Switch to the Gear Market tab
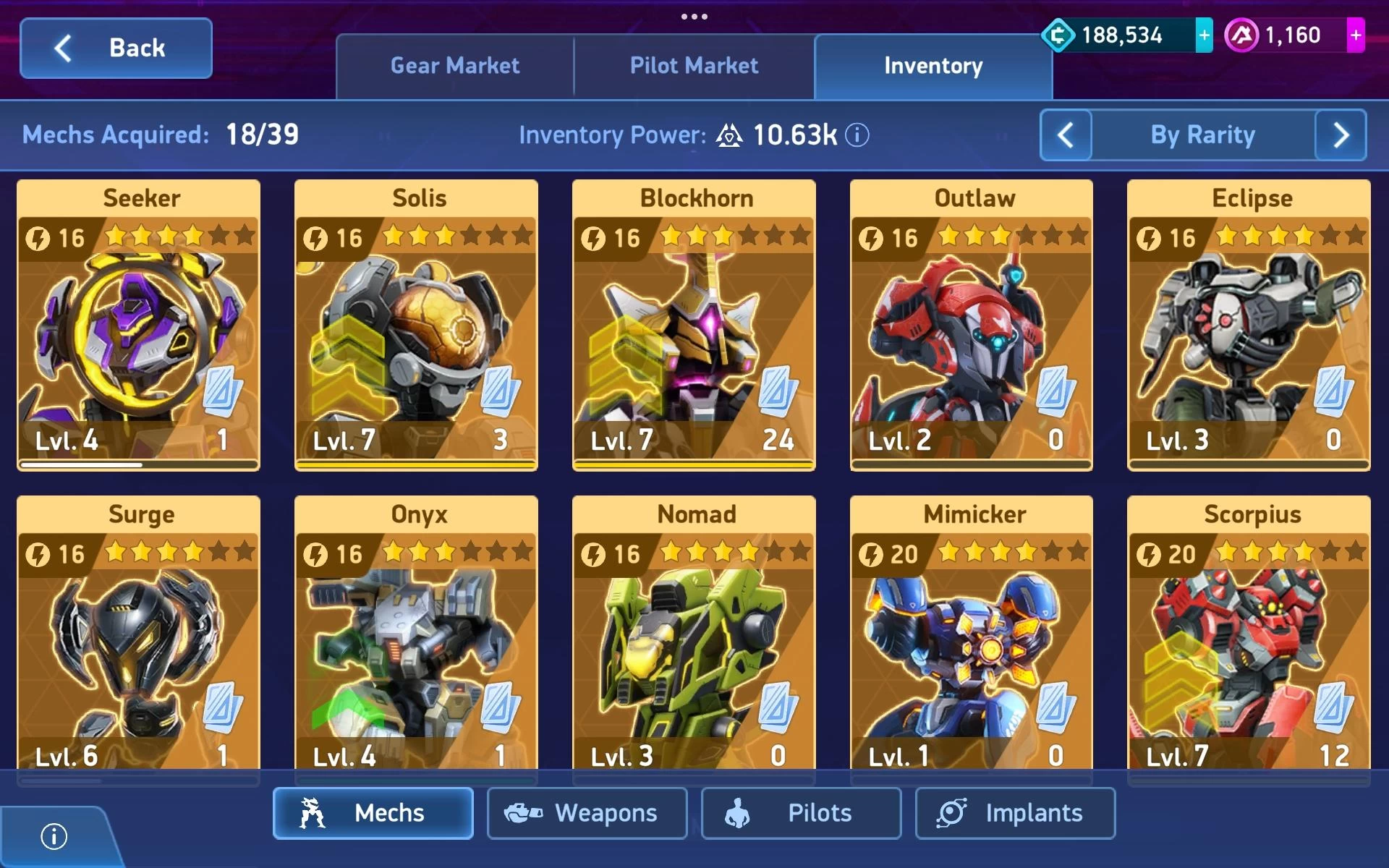This screenshot has height=868, width=1389. (455, 66)
